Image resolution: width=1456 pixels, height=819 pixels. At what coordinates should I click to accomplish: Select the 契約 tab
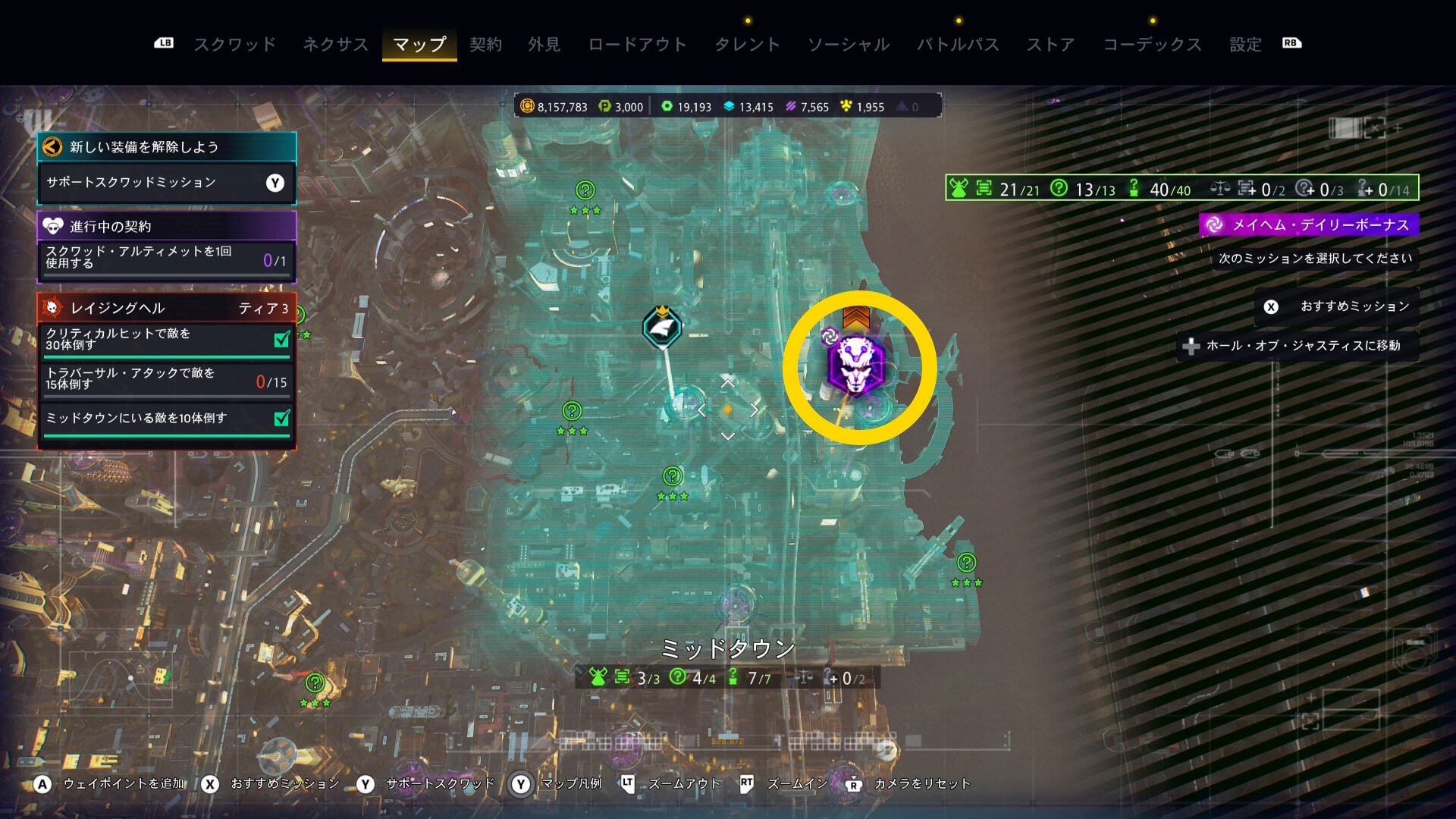pyautogui.click(x=485, y=45)
